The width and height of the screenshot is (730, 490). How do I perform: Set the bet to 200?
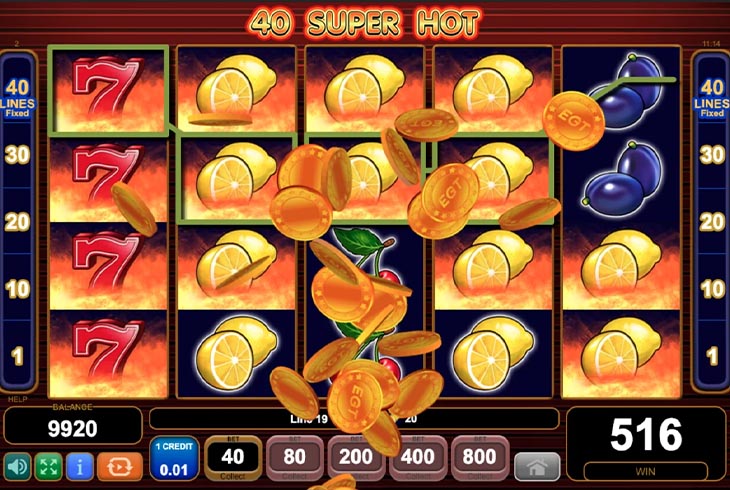point(357,459)
